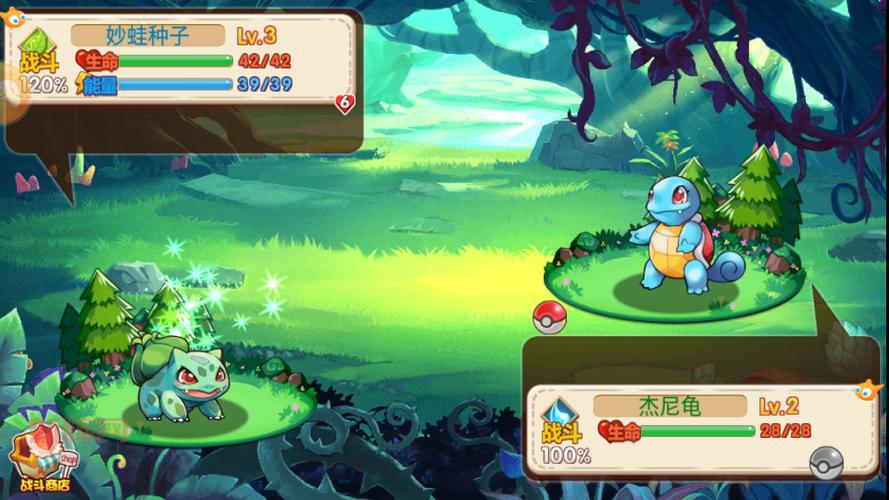
Task: Tap the red heart badge showing 6
Action: point(346,102)
